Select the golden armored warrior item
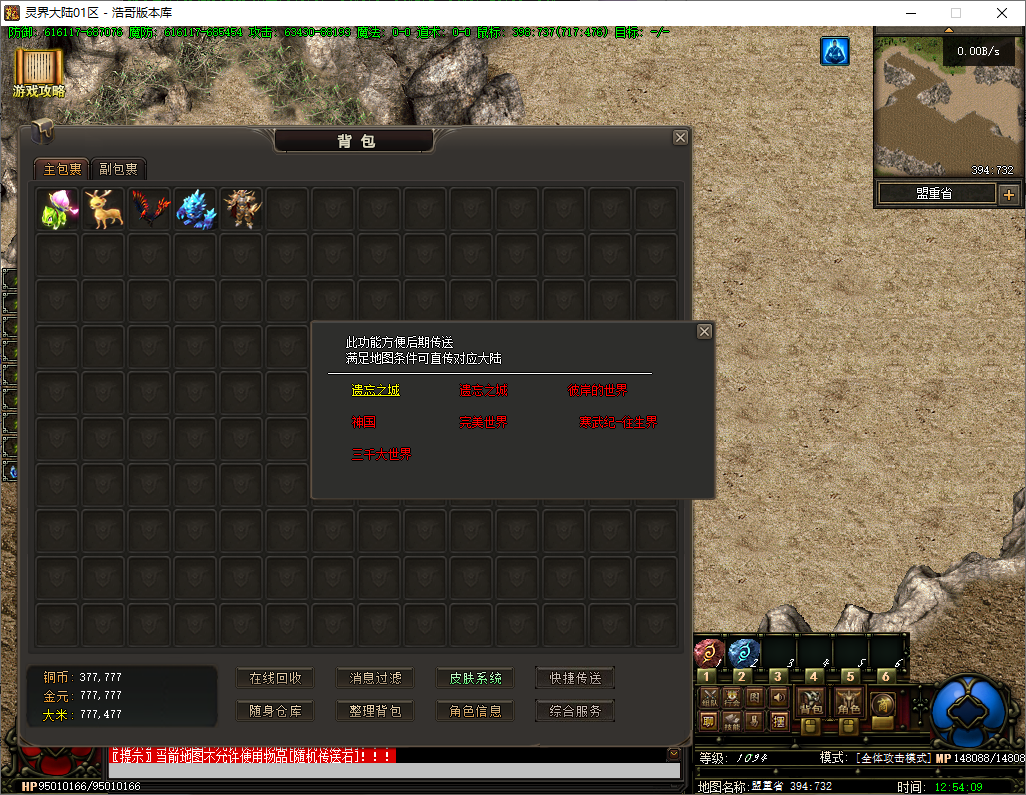Image resolution: width=1026 pixels, height=795 pixels. pyautogui.click(x=242, y=209)
